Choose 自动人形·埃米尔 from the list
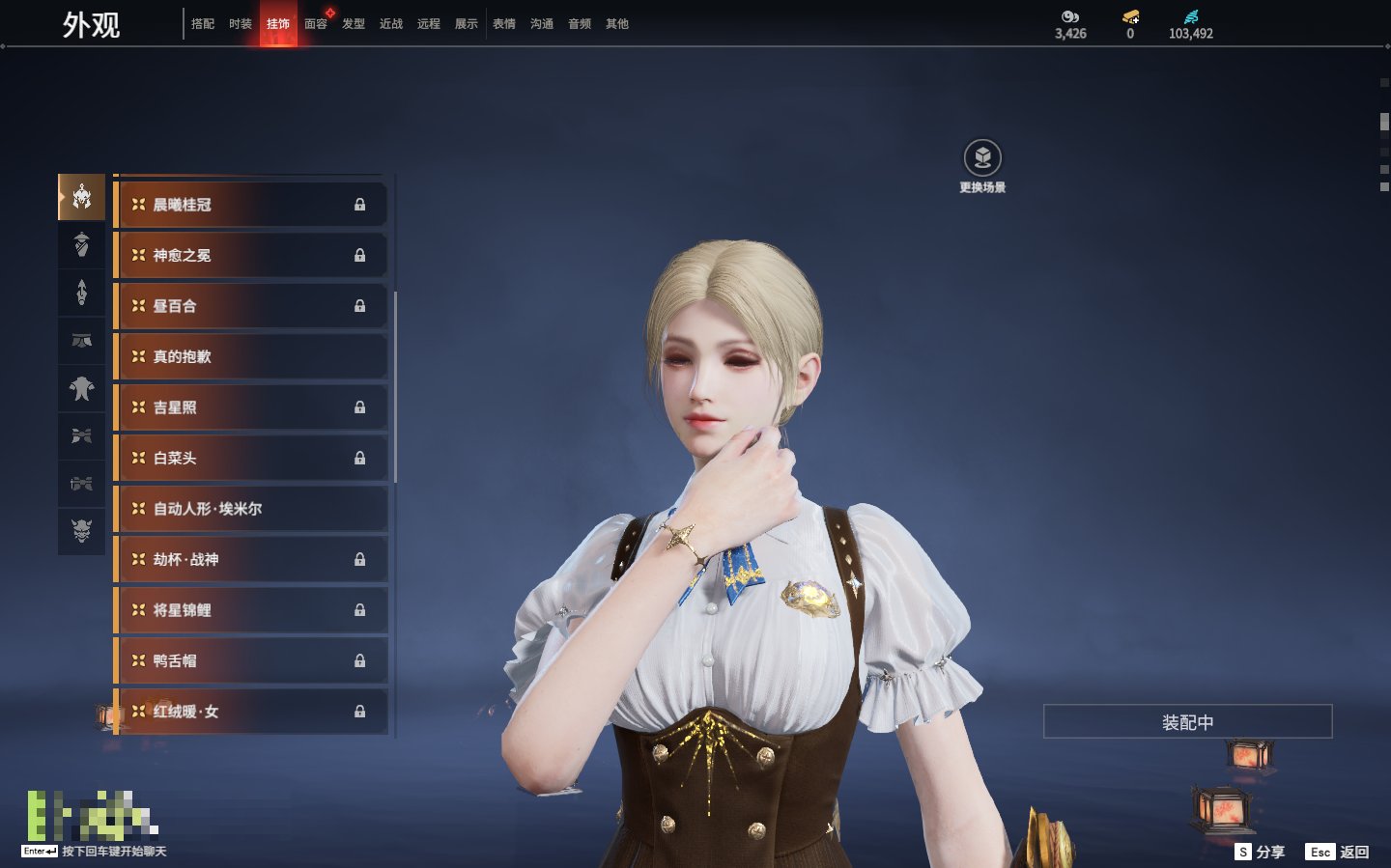 tap(251, 509)
